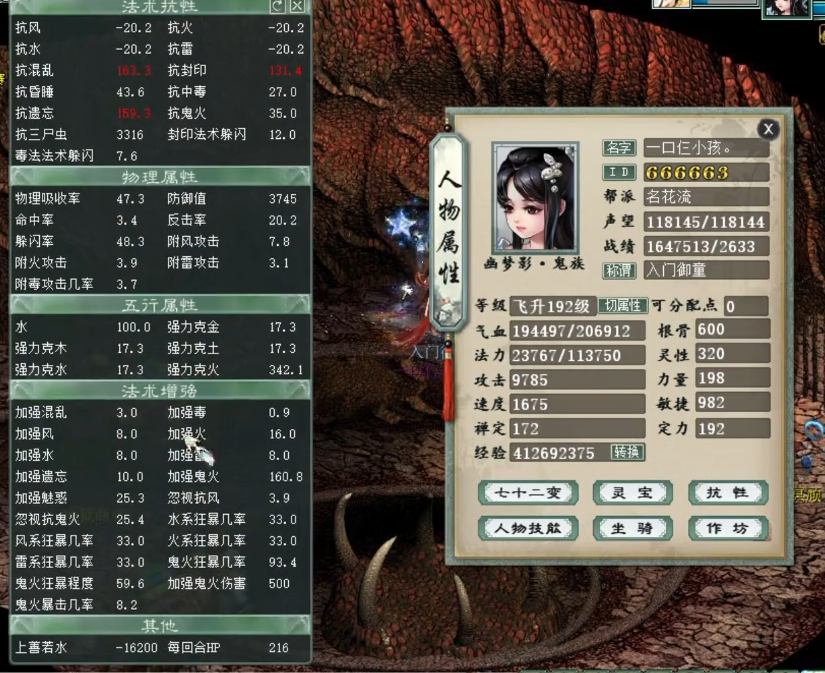Open 人物技能 character skills

527,528
